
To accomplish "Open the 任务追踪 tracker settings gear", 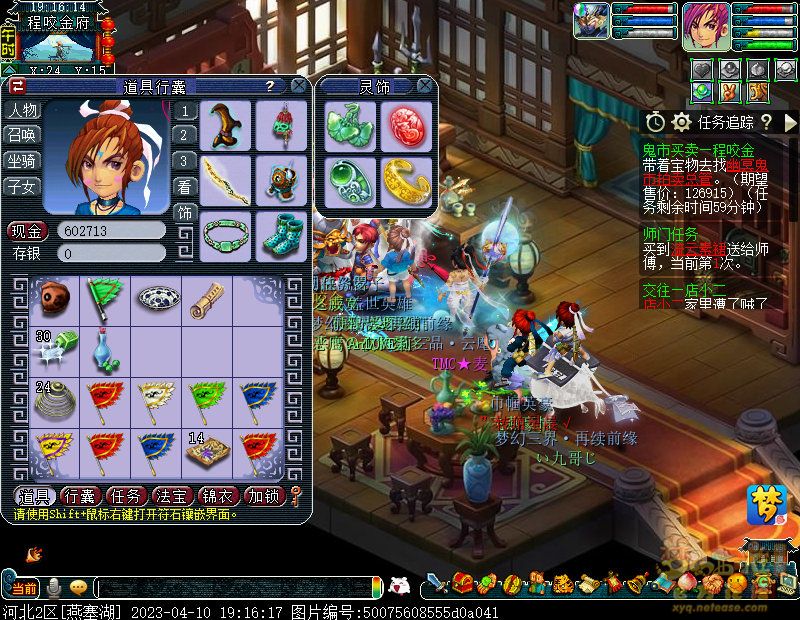I will (682, 122).
